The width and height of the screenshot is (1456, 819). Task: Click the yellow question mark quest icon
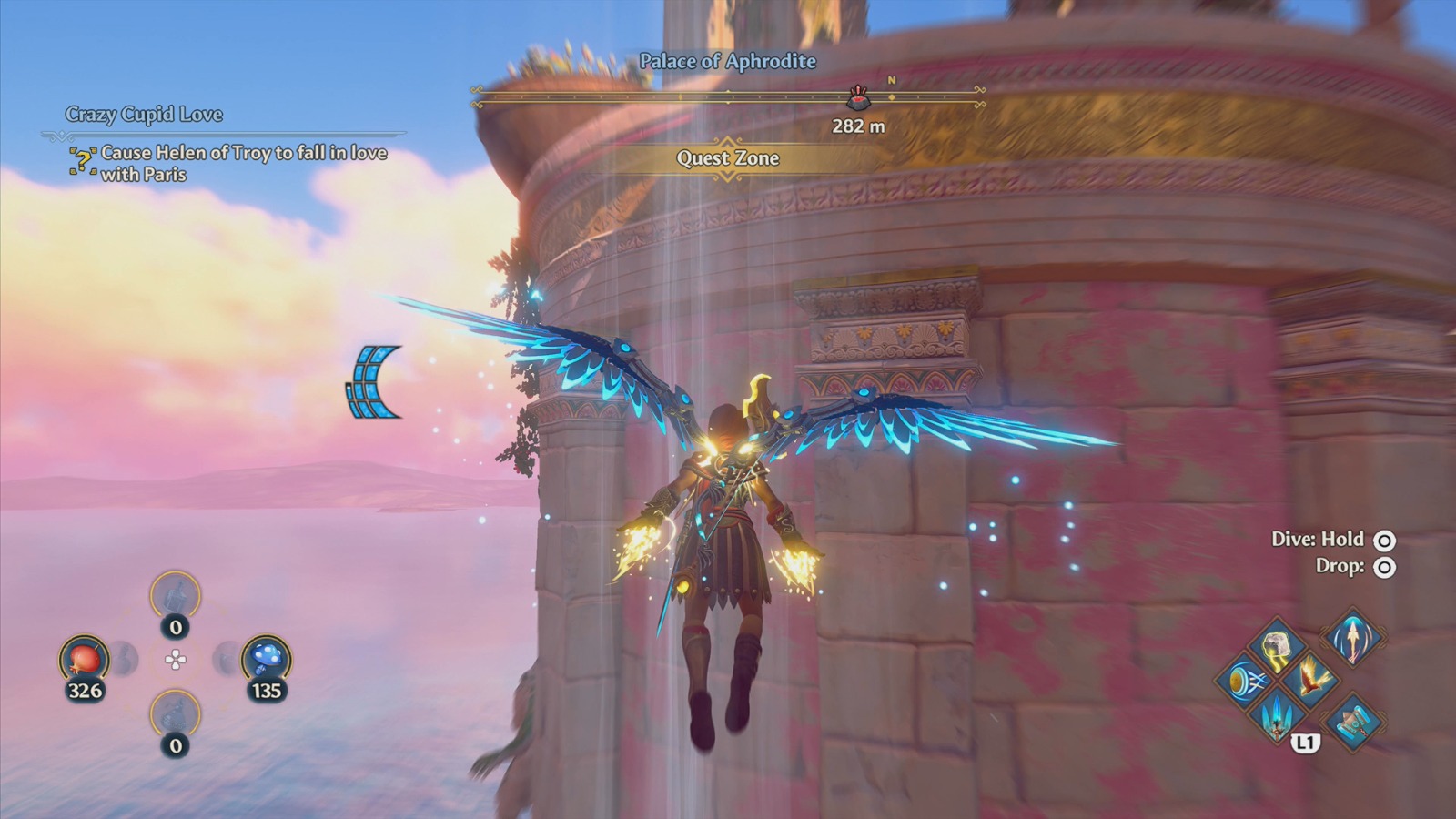click(x=83, y=160)
